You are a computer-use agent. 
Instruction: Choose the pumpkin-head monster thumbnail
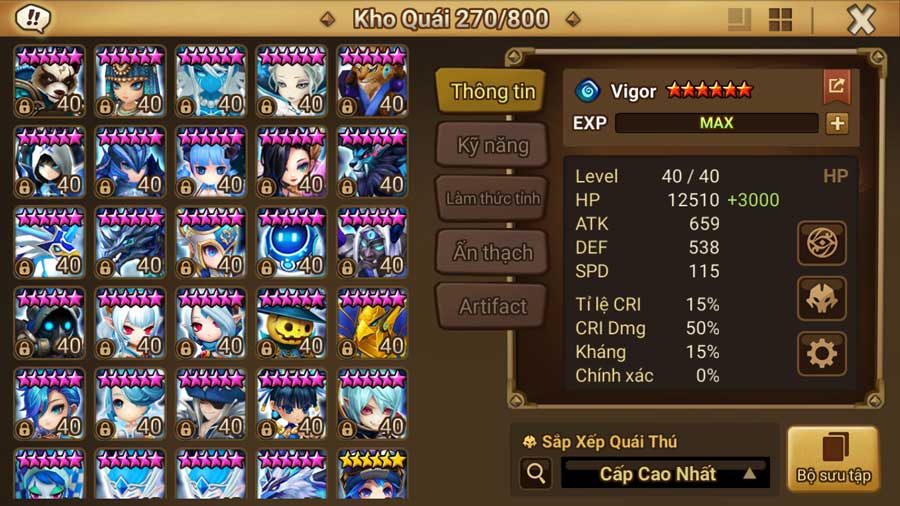tap(291, 323)
